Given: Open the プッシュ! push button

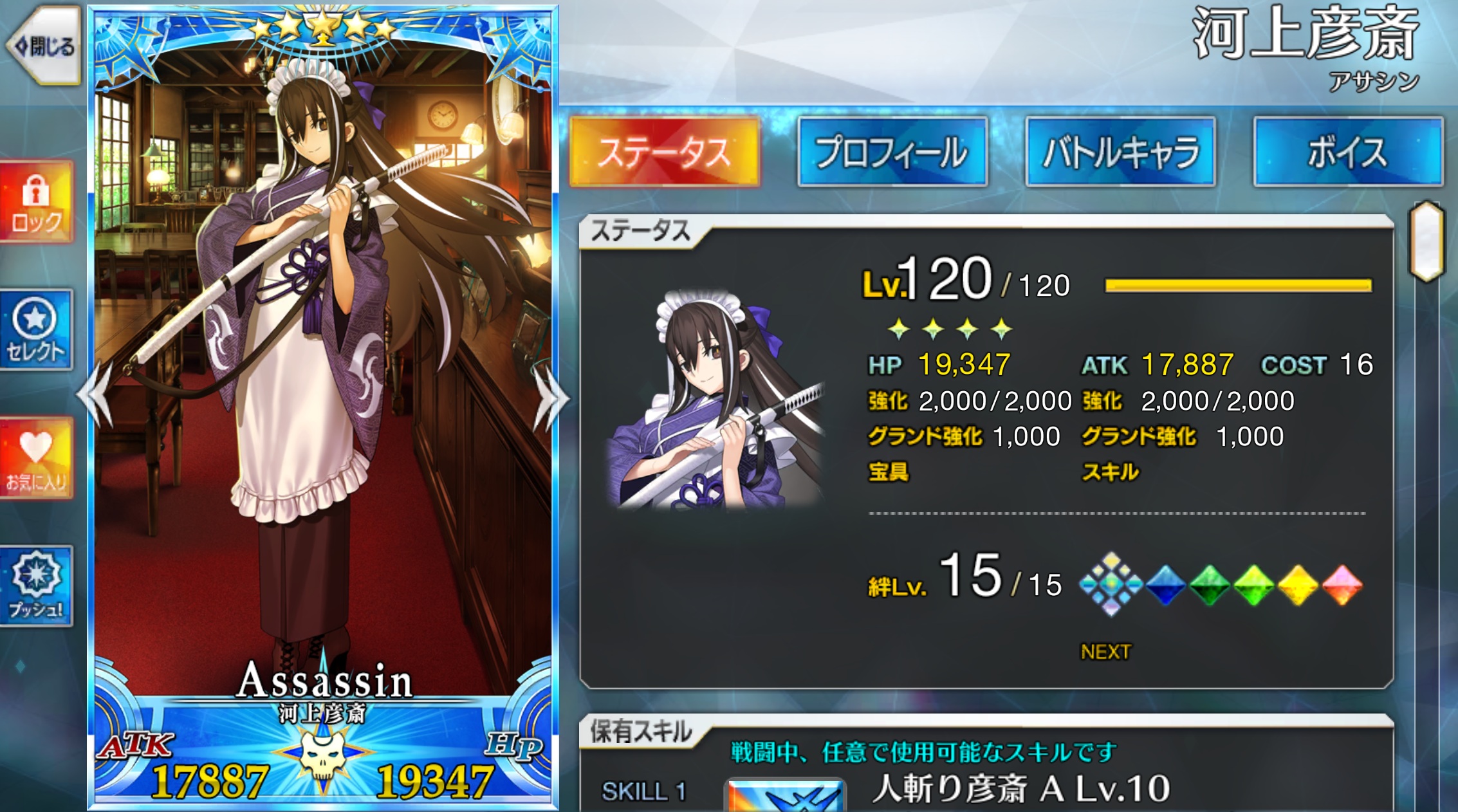Looking at the screenshot, I should click(37, 586).
